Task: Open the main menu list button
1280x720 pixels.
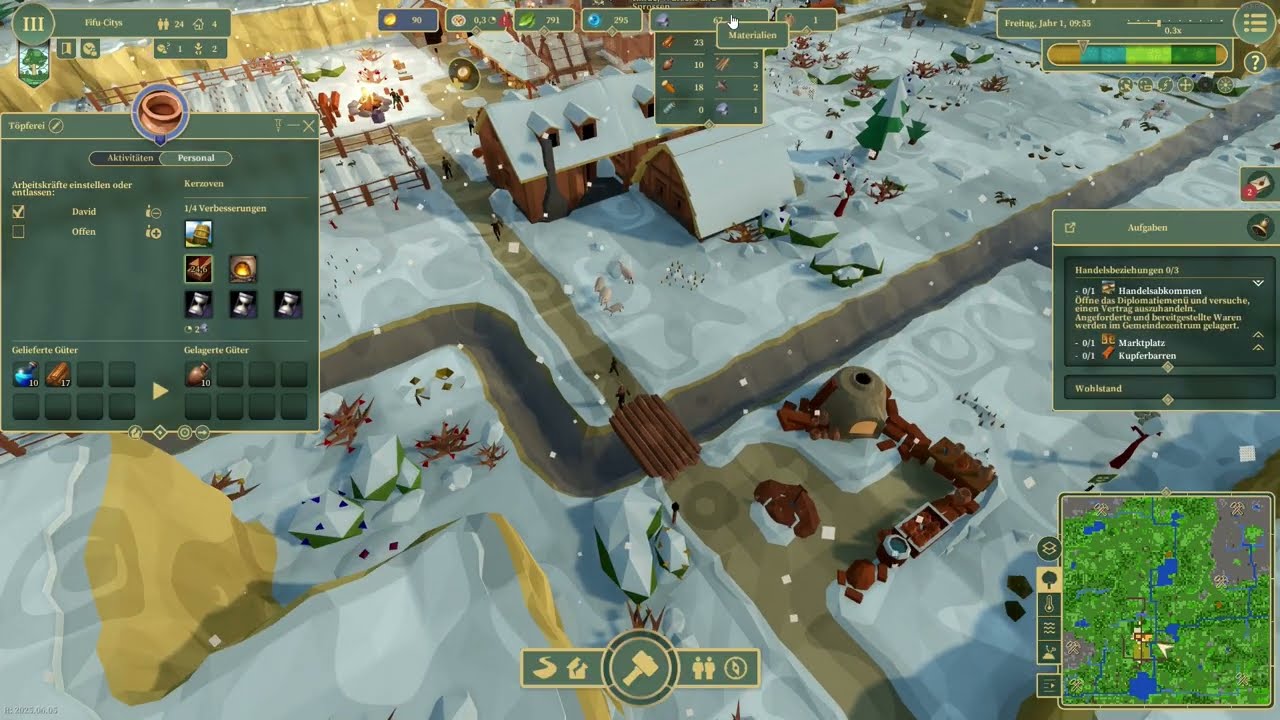Action: [x=1252, y=23]
